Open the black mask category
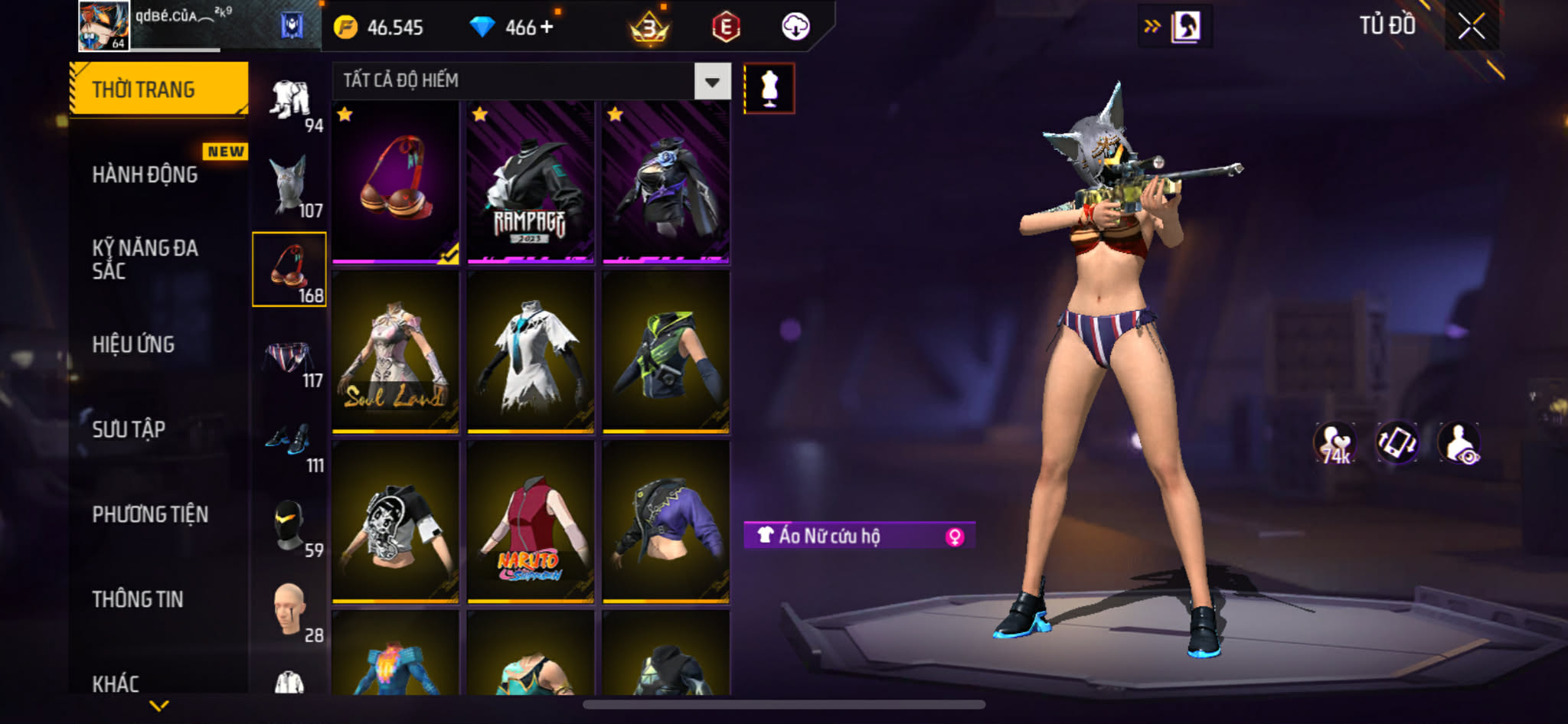 coord(289,526)
